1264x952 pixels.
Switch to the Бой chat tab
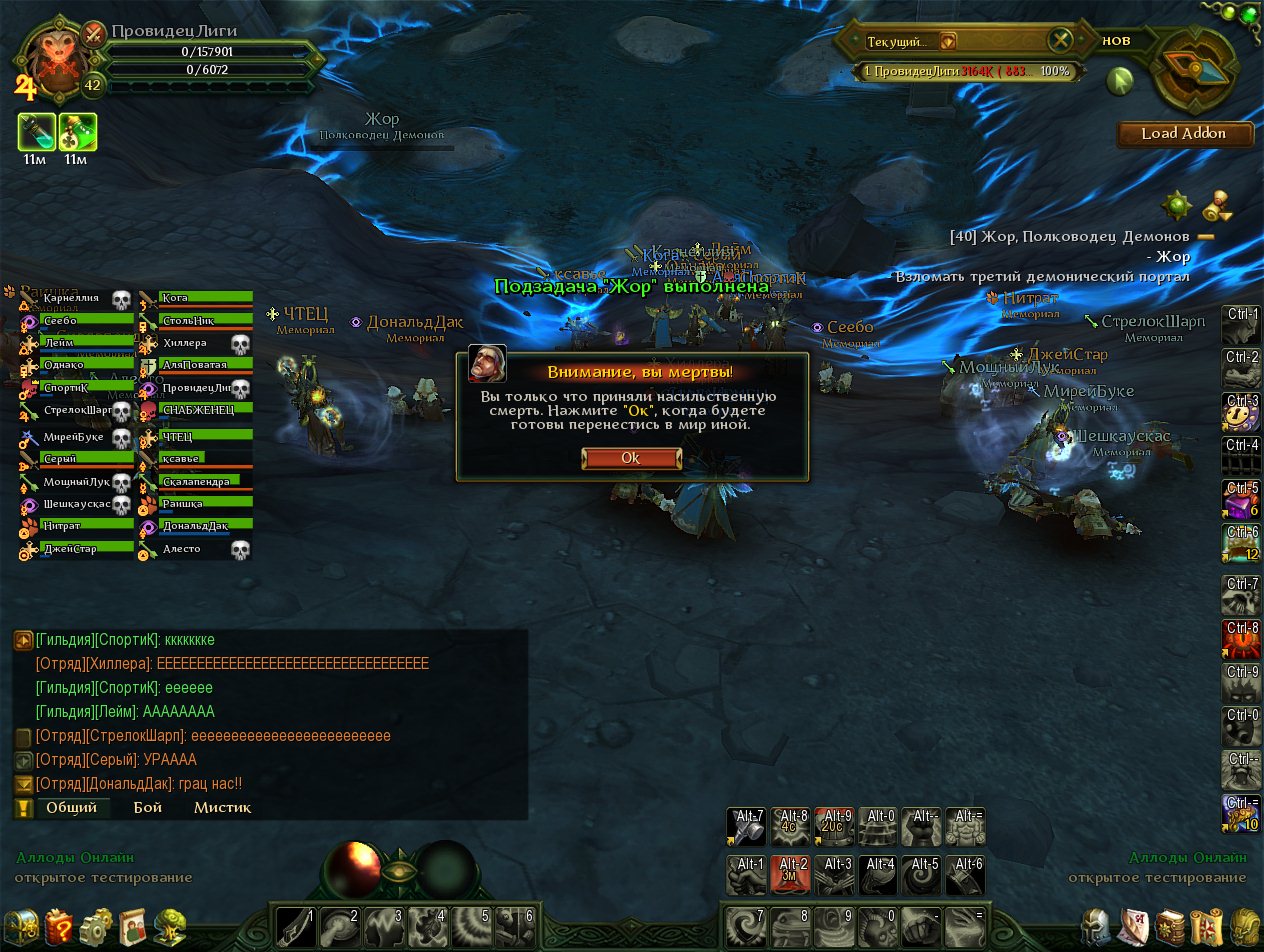[148, 807]
